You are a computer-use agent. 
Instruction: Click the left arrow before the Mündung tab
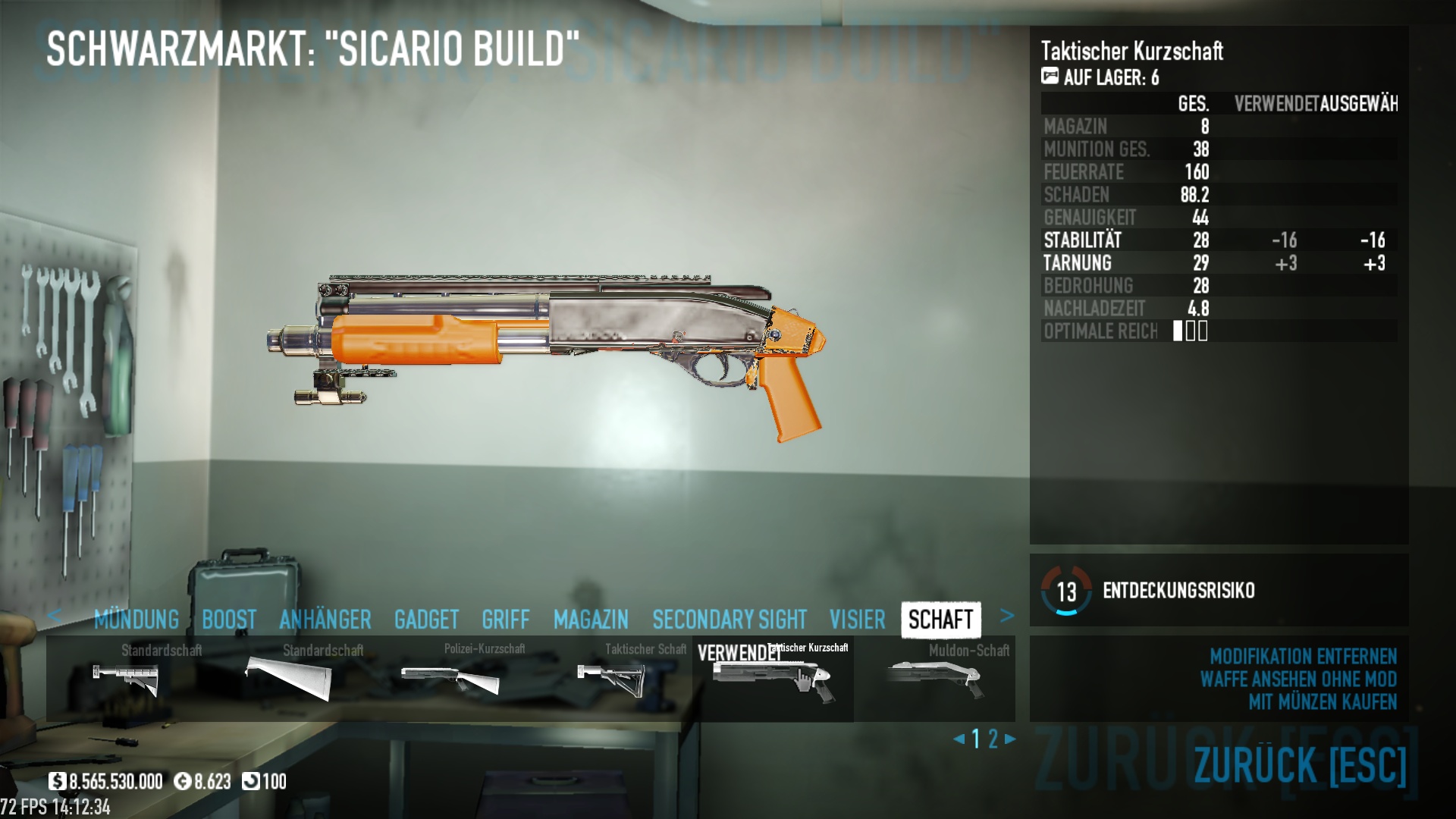tap(54, 616)
